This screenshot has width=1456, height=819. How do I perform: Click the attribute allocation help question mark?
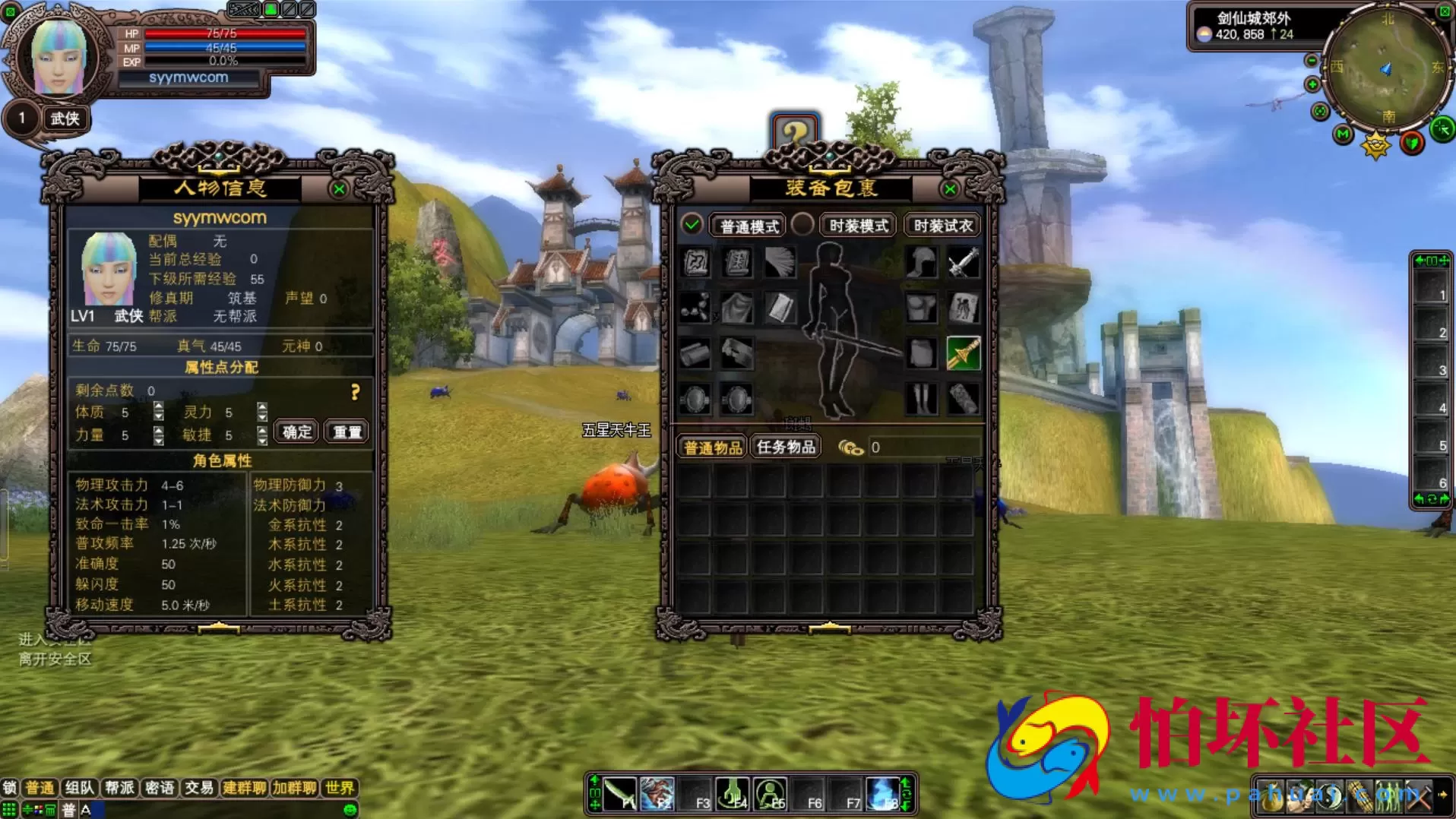pos(355,392)
